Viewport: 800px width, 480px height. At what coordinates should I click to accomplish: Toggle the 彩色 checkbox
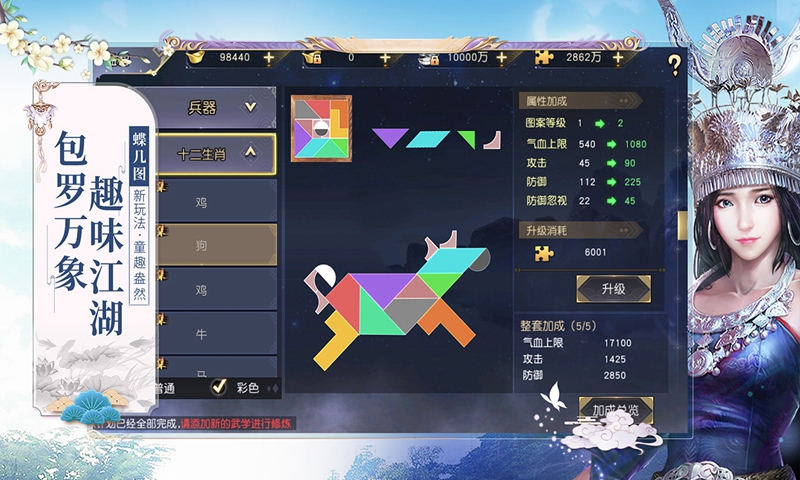coord(219,387)
